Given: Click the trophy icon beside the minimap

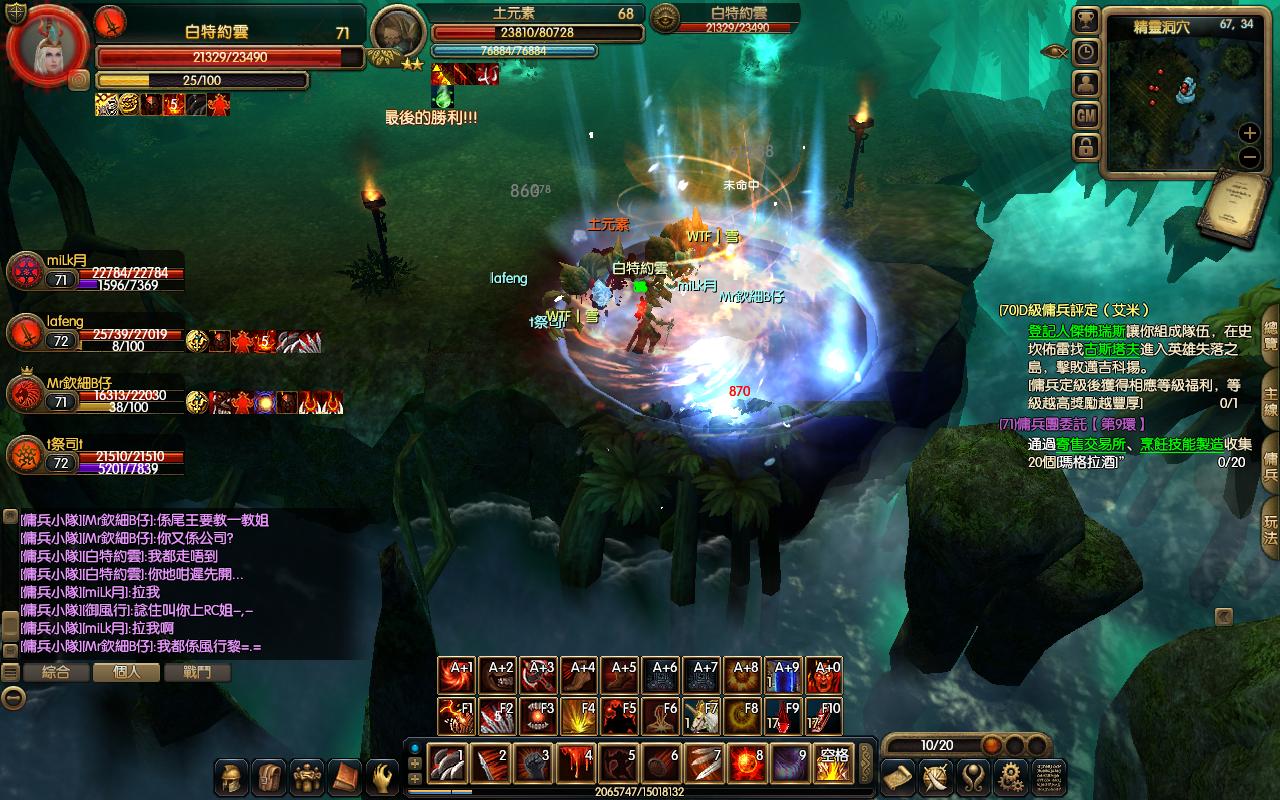Looking at the screenshot, I should (1086, 20).
